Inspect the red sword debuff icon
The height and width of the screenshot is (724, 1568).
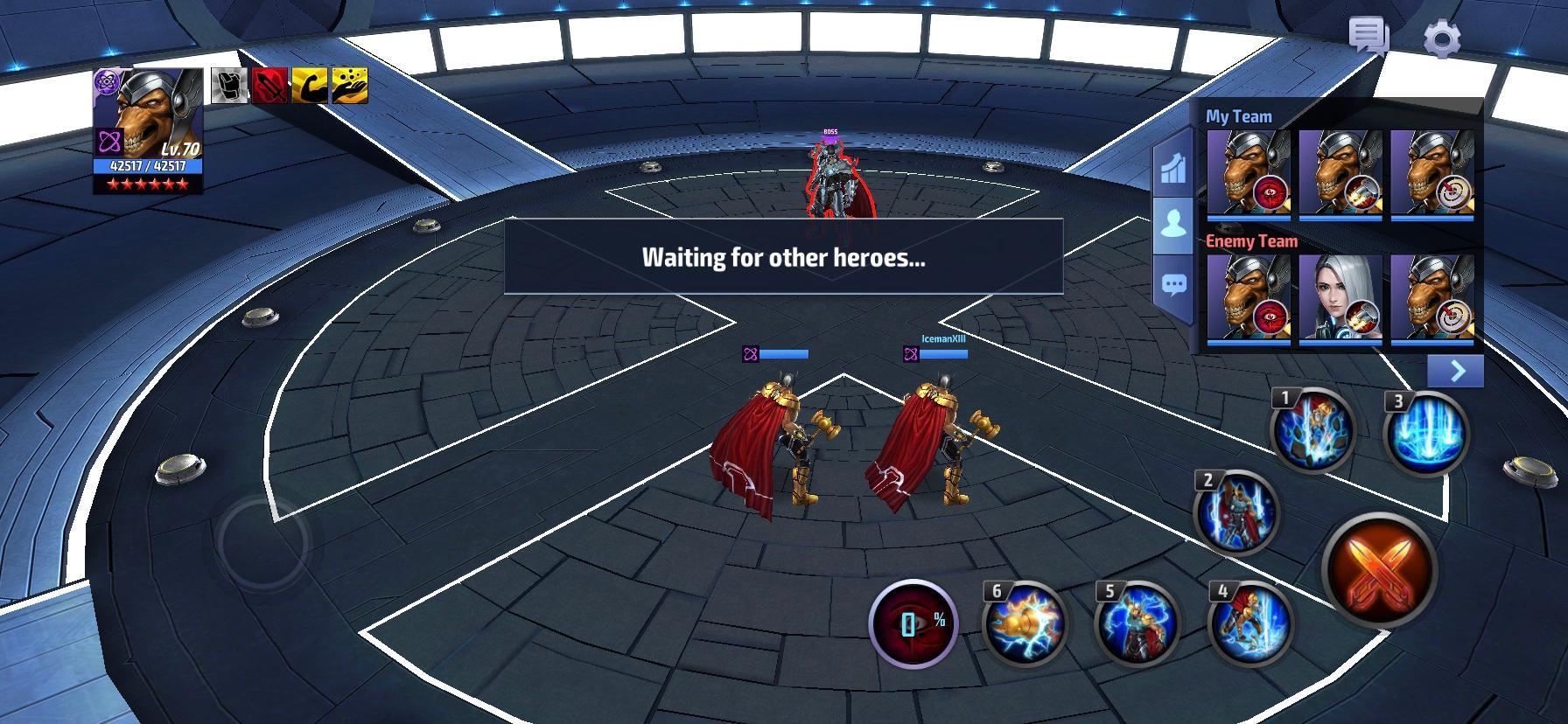(x=269, y=87)
